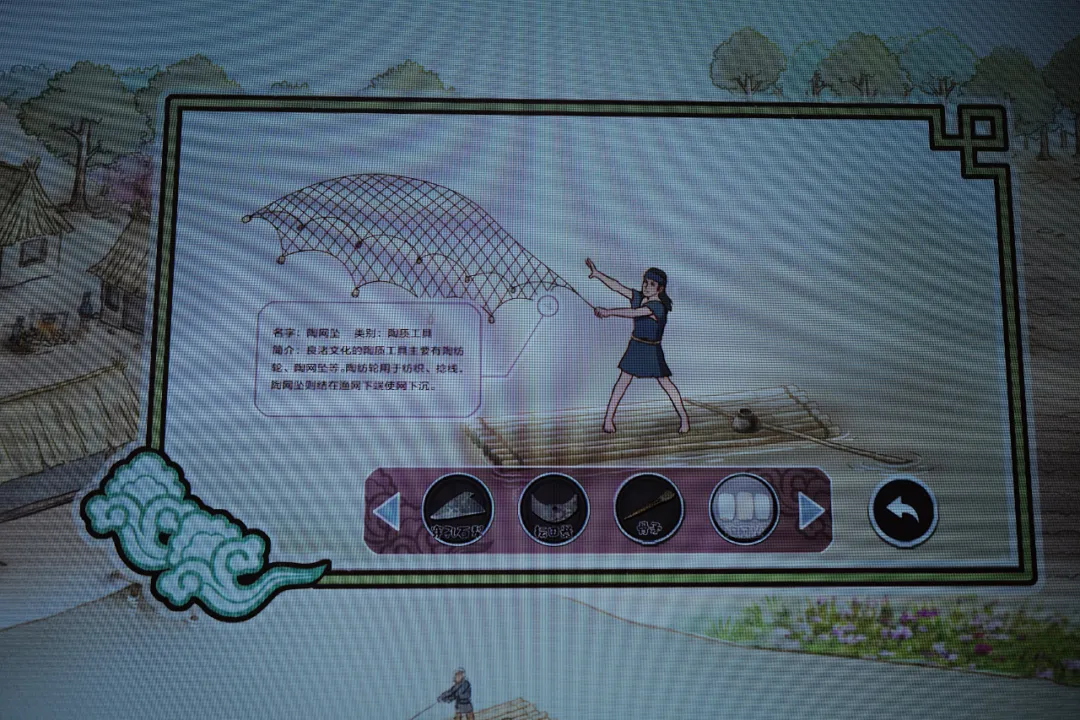The height and width of the screenshot is (720, 1080).
Task: Select the bone needle tool icon
Action: tap(648, 509)
